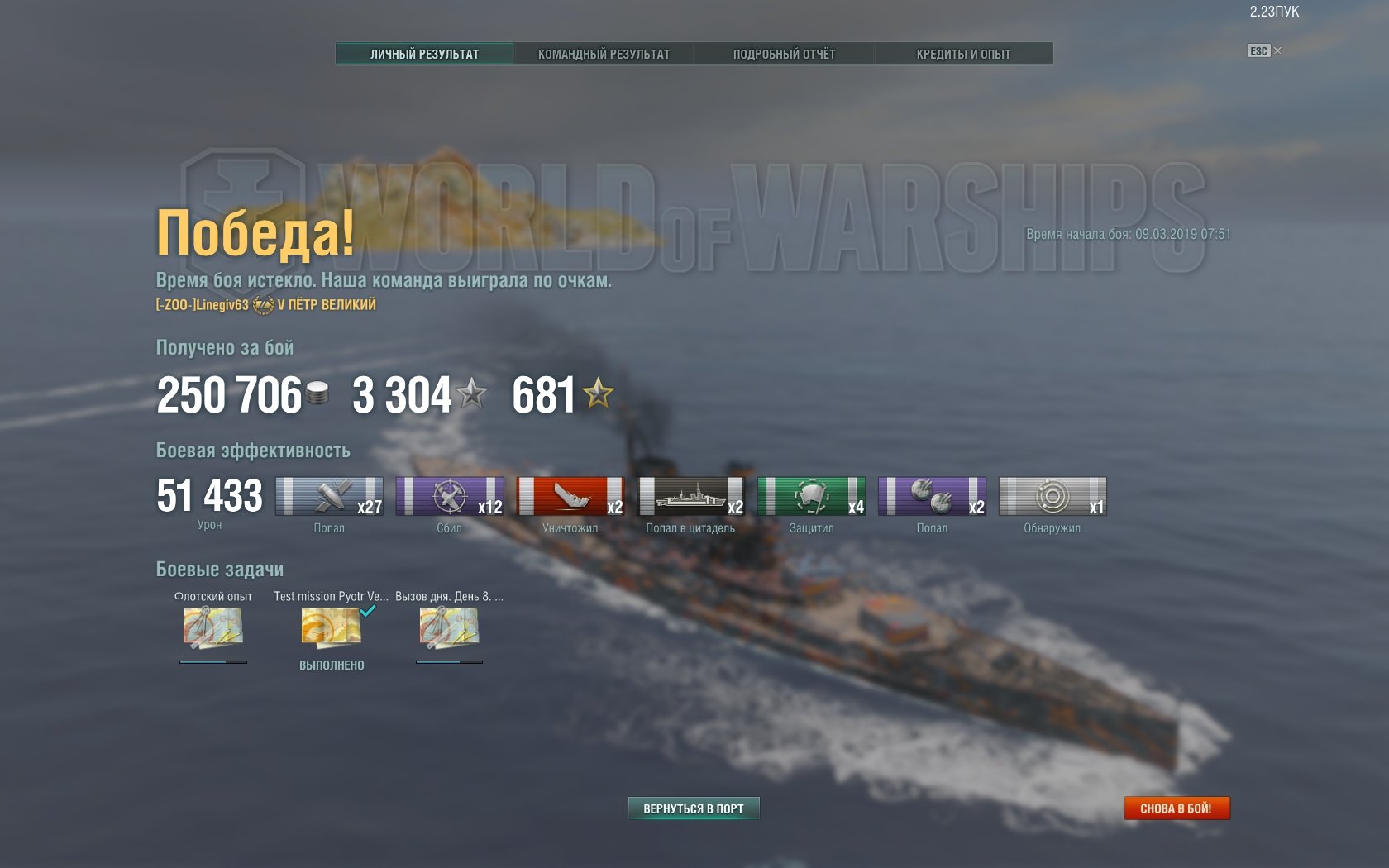Open the Командный результат tab
The height and width of the screenshot is (868, 1389).
pyautogui.click(x=604, y=54)
